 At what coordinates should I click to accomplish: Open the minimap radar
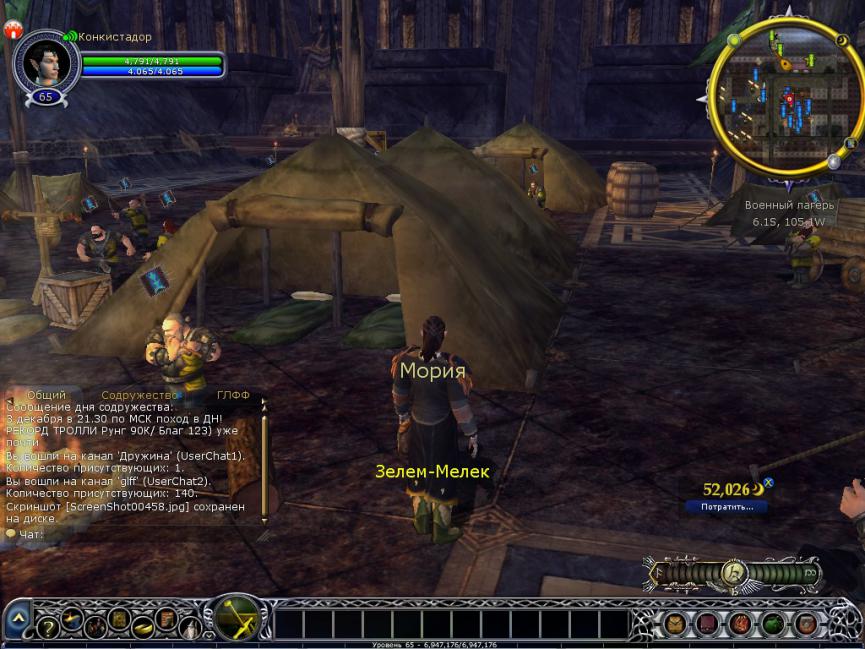coord(785,96)
